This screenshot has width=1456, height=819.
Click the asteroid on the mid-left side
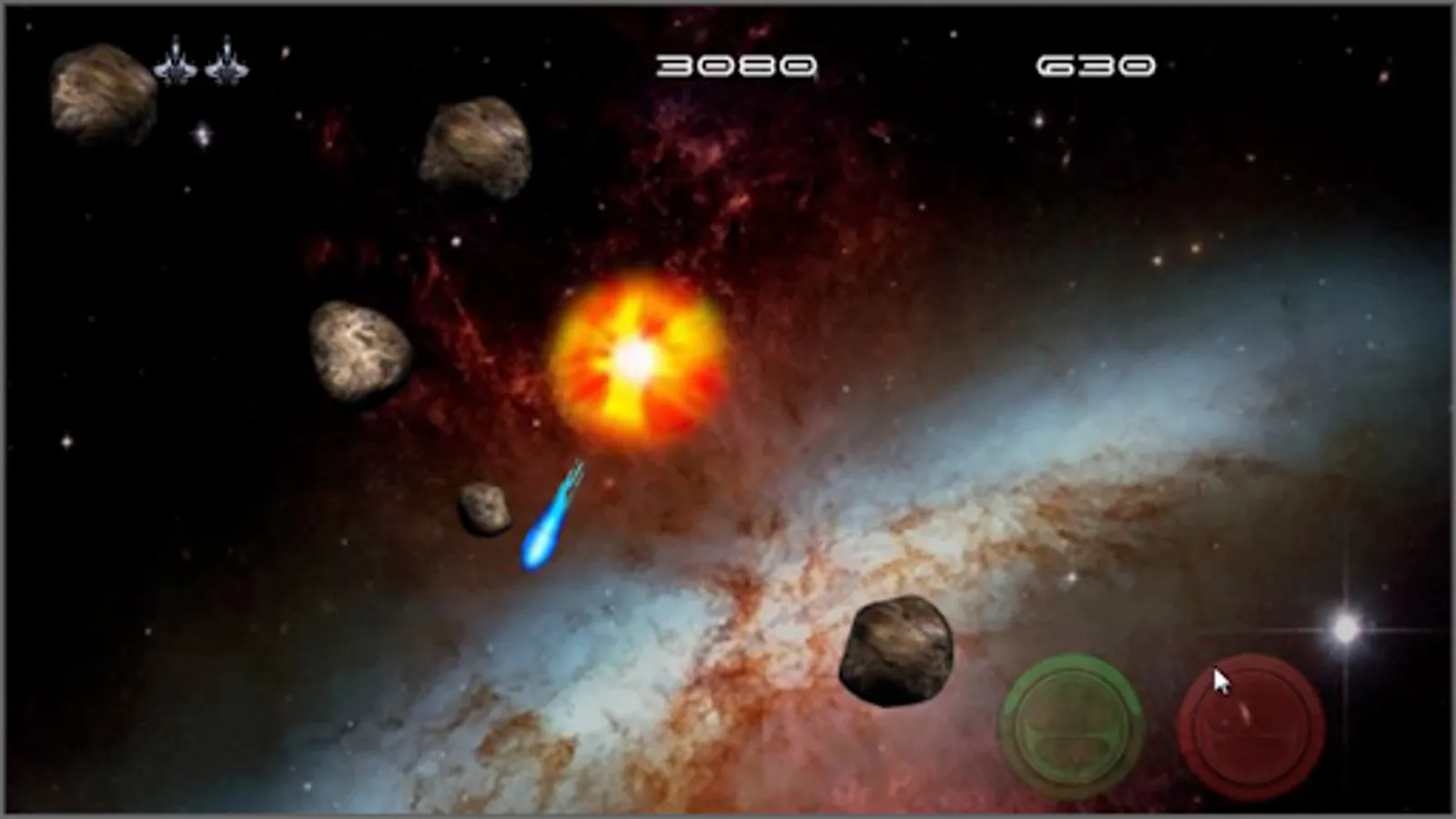click(355, 350)
